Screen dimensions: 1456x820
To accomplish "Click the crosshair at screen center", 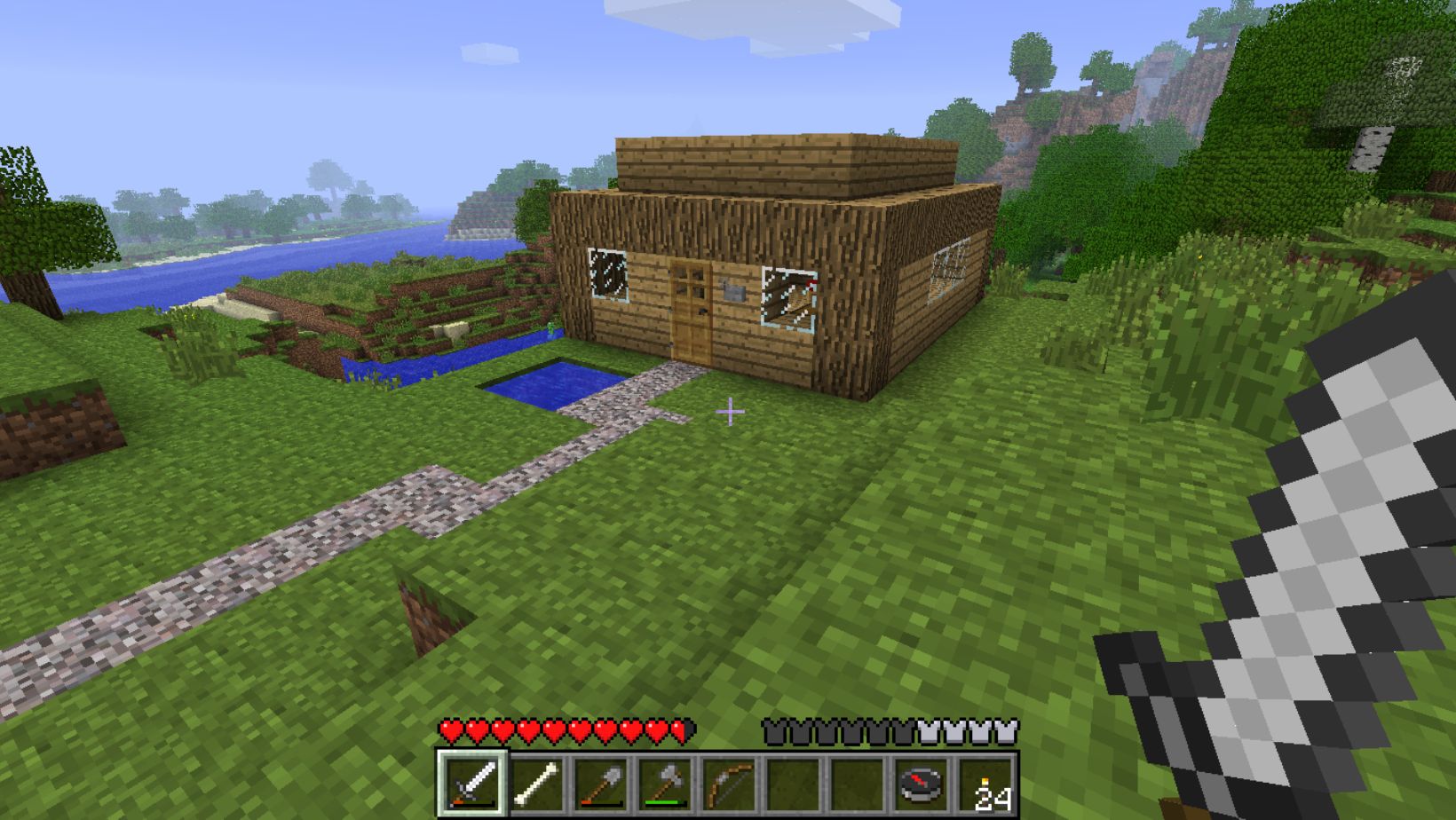I will pyautogui.click(x=730, y=411).
